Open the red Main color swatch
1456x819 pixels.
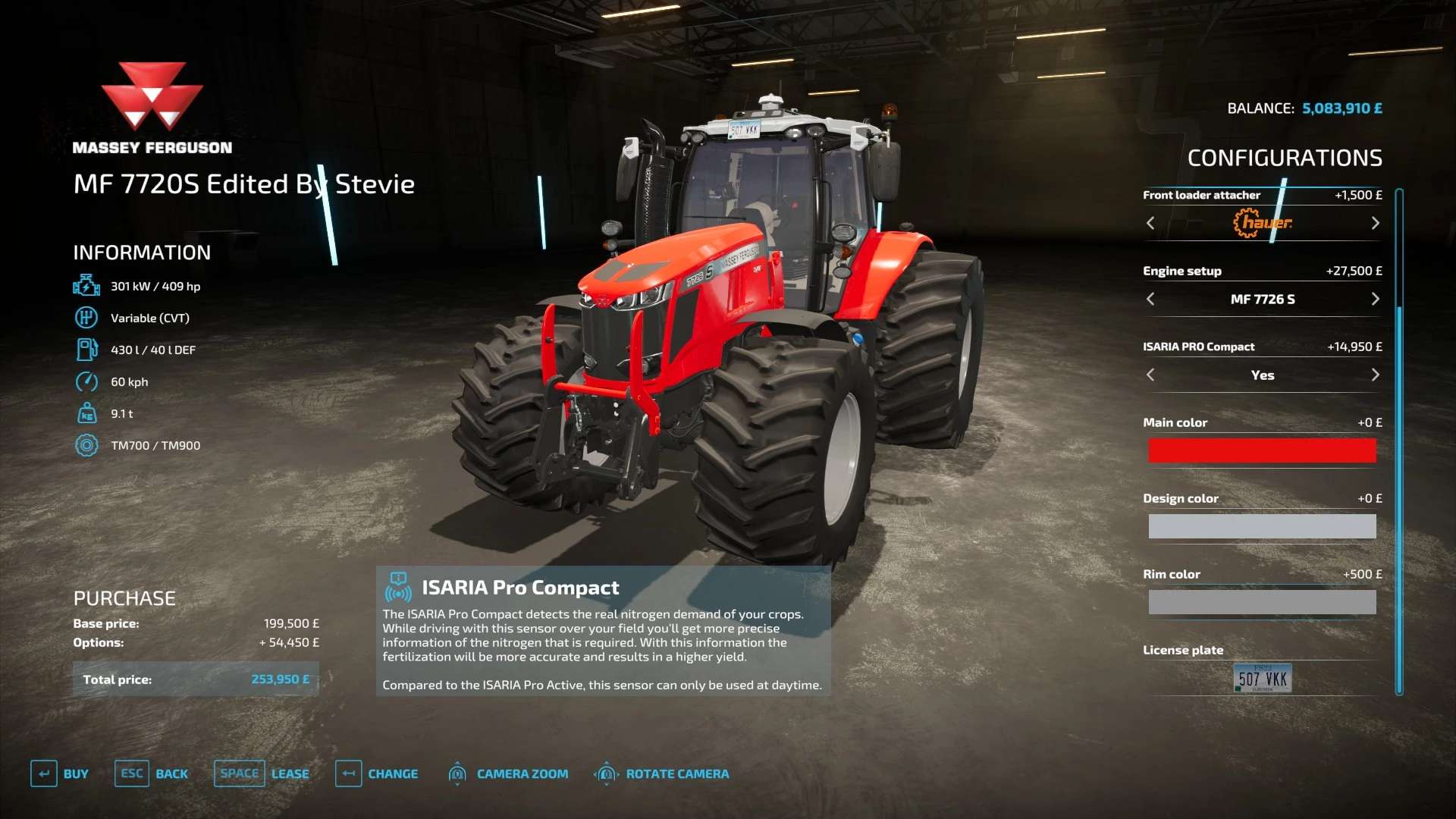tap(1262, 450)
